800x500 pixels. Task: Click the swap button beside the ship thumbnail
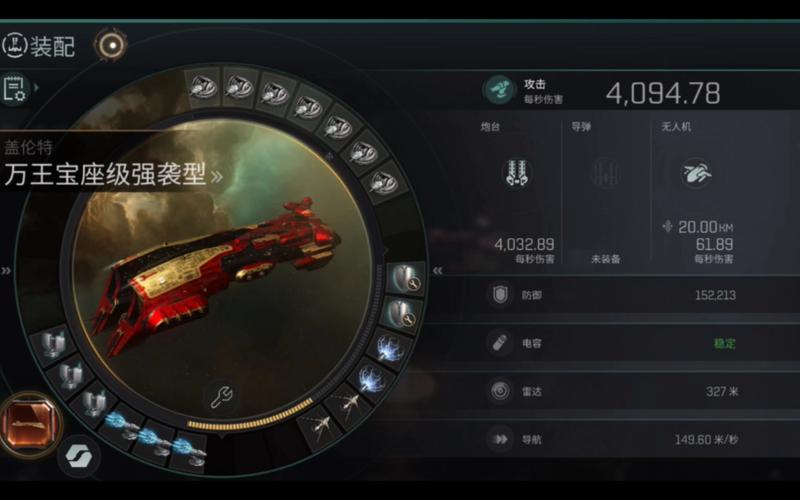76,457
